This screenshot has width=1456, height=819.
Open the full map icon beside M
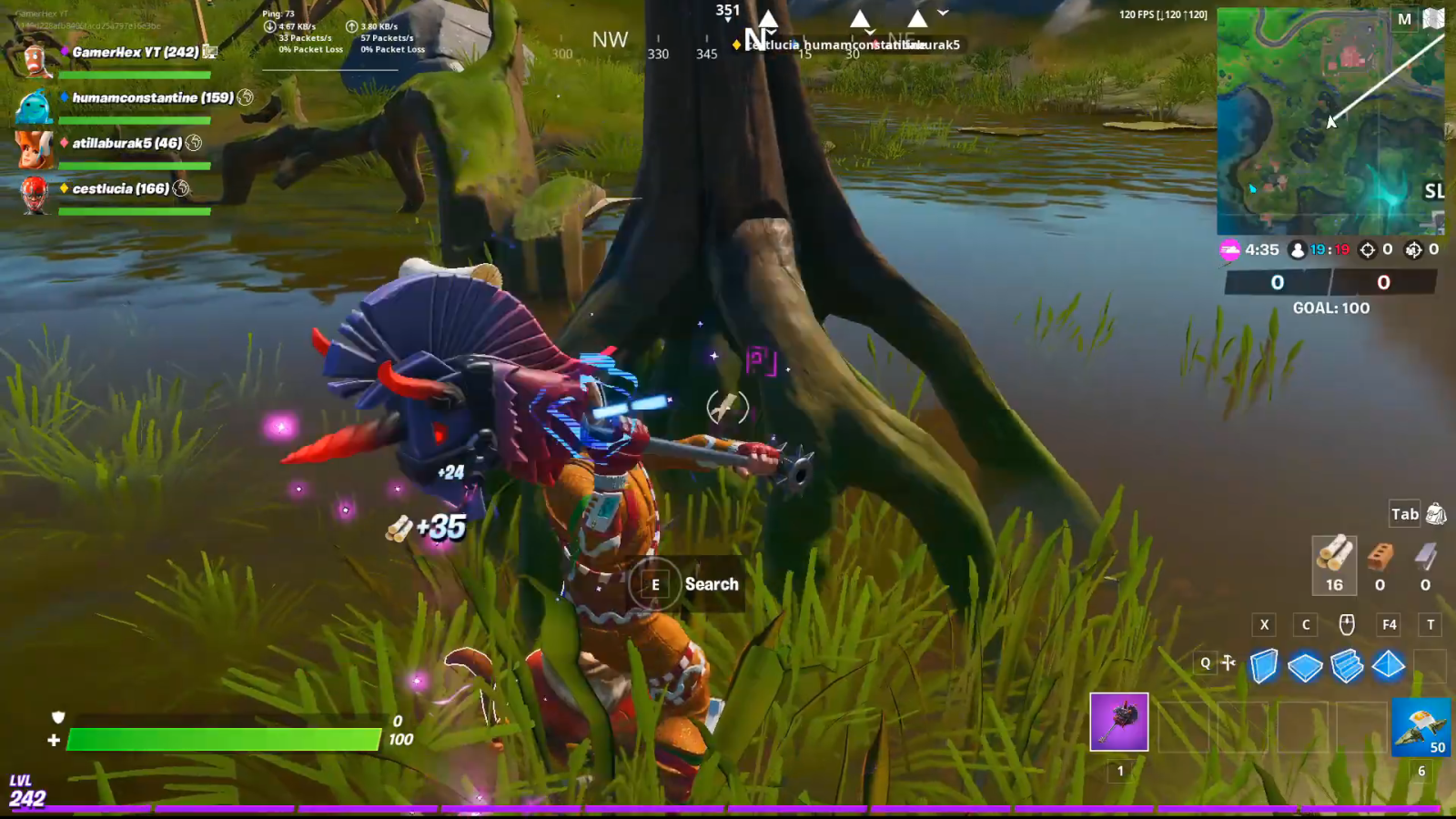[1433, 18]
